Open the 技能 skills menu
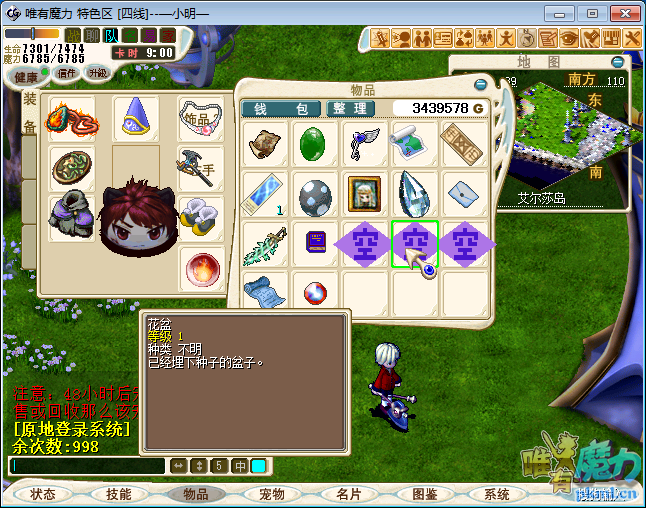Screen dimensions: 646x508 (x=118, y=494)
